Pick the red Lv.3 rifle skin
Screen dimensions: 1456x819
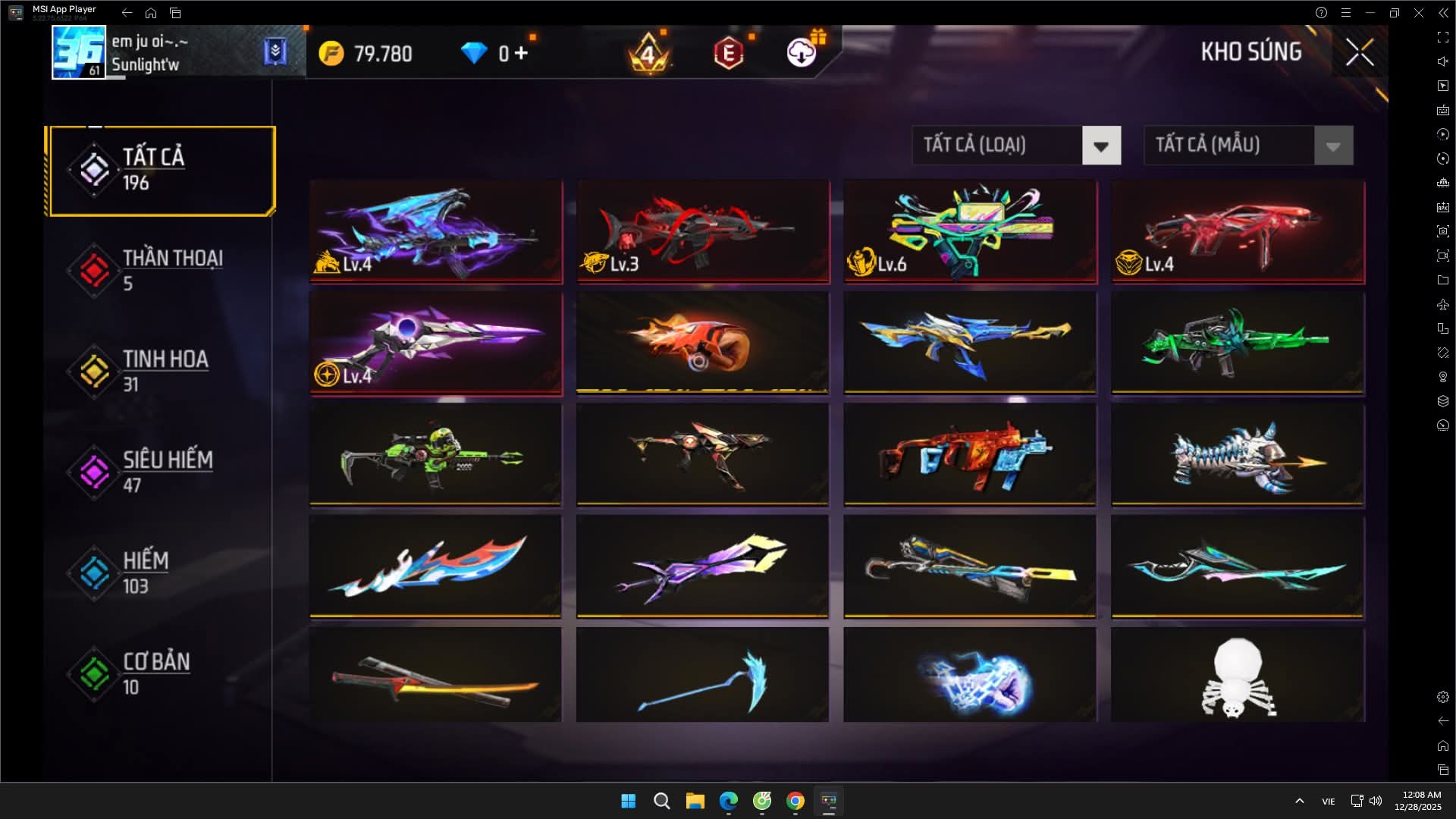pos(703,232)
